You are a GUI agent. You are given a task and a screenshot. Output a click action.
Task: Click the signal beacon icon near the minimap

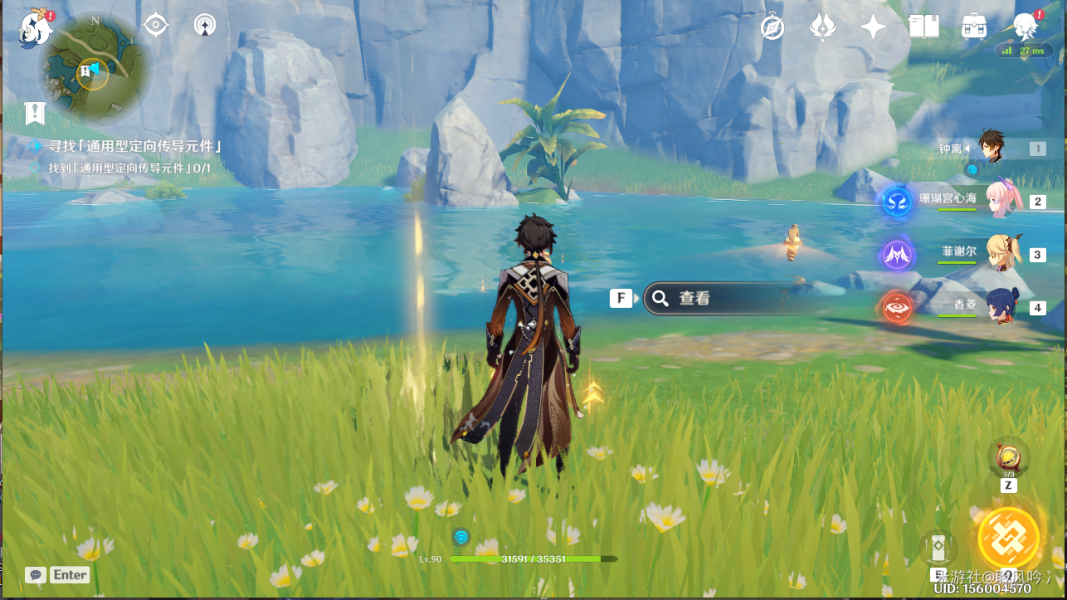click(x=205, y=25)
